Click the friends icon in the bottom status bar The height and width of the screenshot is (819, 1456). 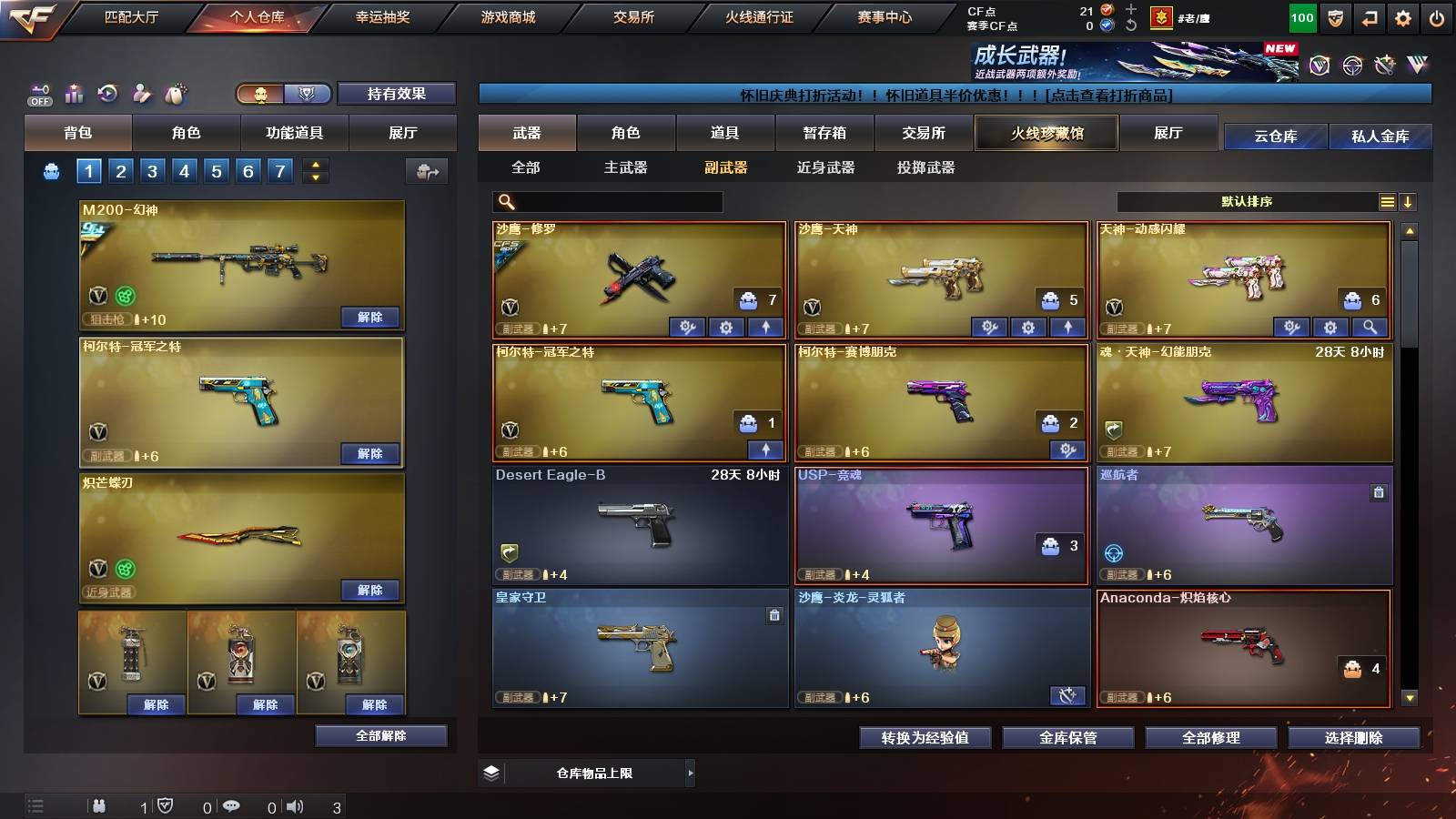tap(100, 805)
